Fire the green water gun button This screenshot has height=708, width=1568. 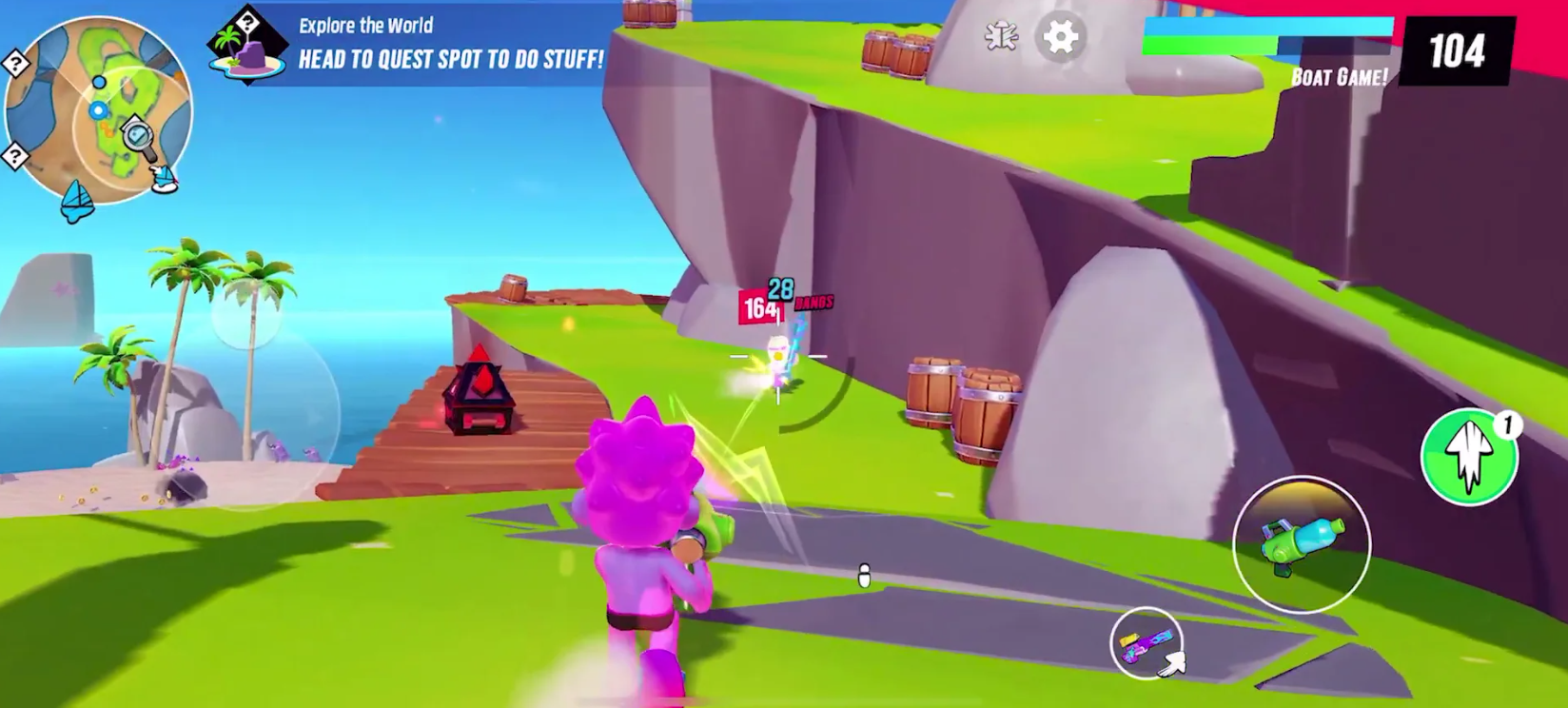(x=1301, y=544)
